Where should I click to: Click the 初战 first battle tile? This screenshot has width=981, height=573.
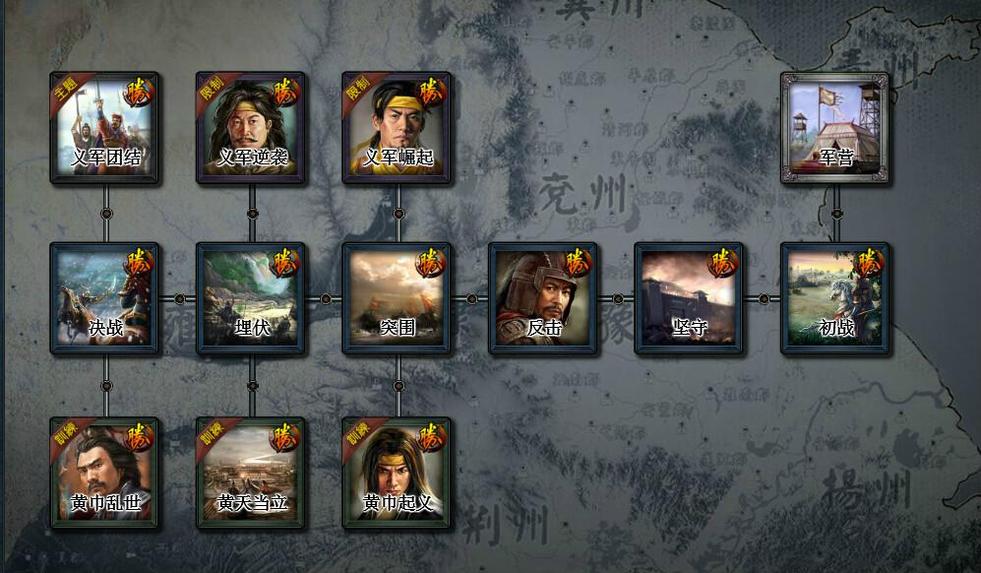coord(835,298)
